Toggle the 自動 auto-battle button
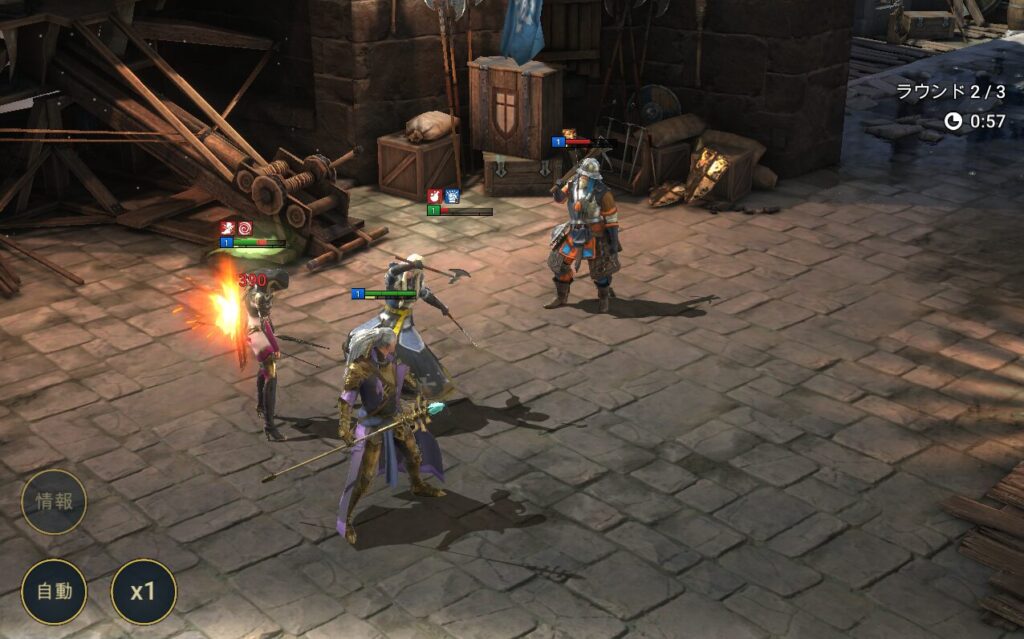This screenshot has height=639, width=1024. (54, 591)
